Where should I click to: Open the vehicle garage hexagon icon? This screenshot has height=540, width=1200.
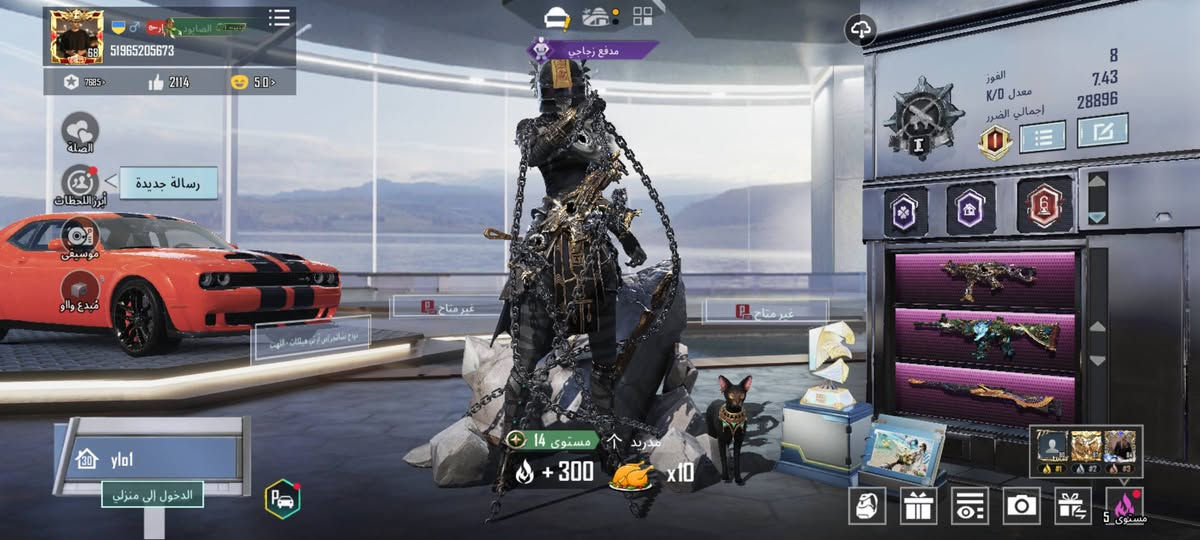point(283,499)
